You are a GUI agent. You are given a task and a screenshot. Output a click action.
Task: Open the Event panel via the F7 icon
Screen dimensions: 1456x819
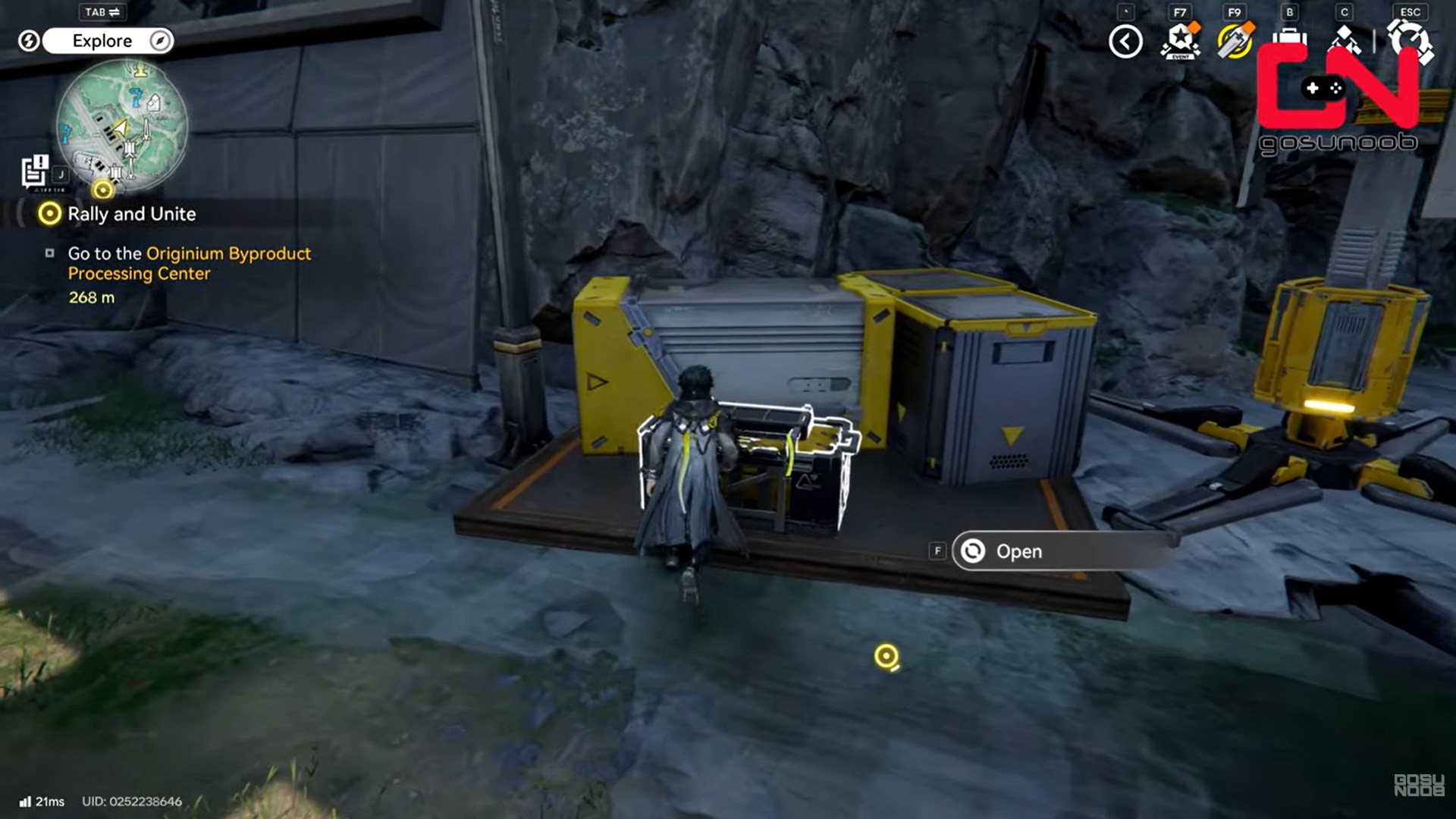point(1181,42)
